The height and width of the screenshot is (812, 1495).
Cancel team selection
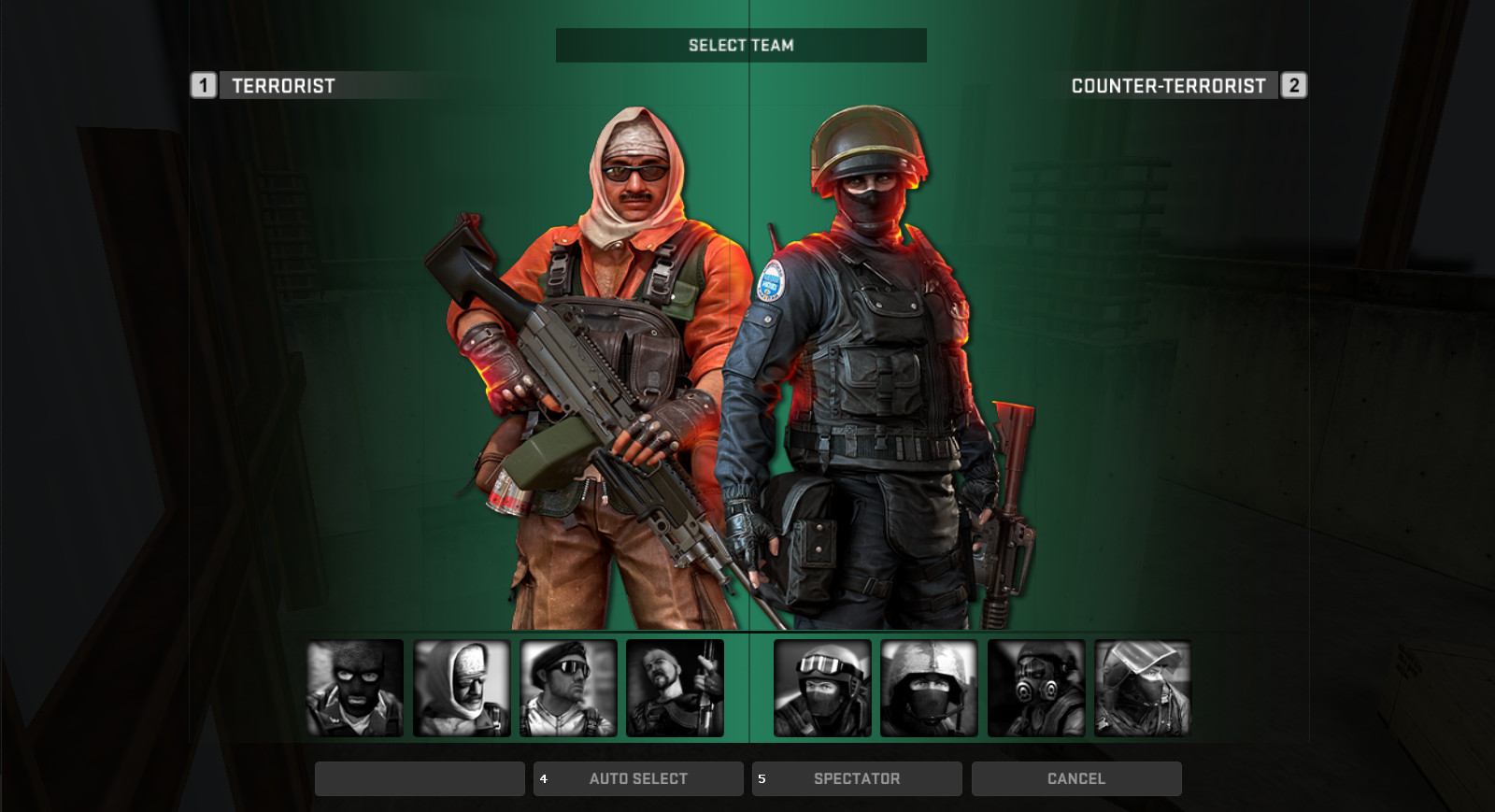coord(1076,778)
